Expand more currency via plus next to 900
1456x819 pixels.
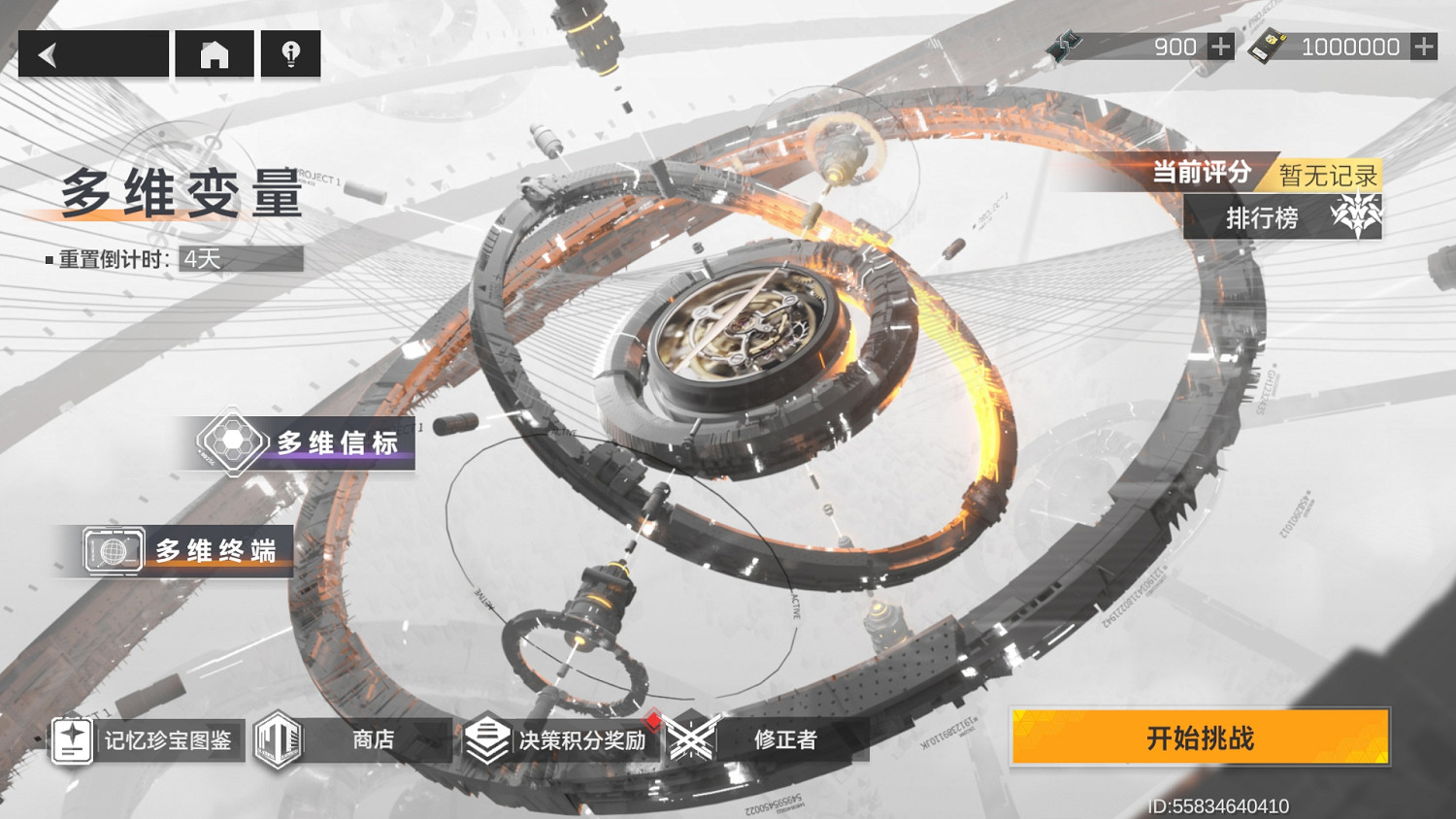pos(1219,45)
